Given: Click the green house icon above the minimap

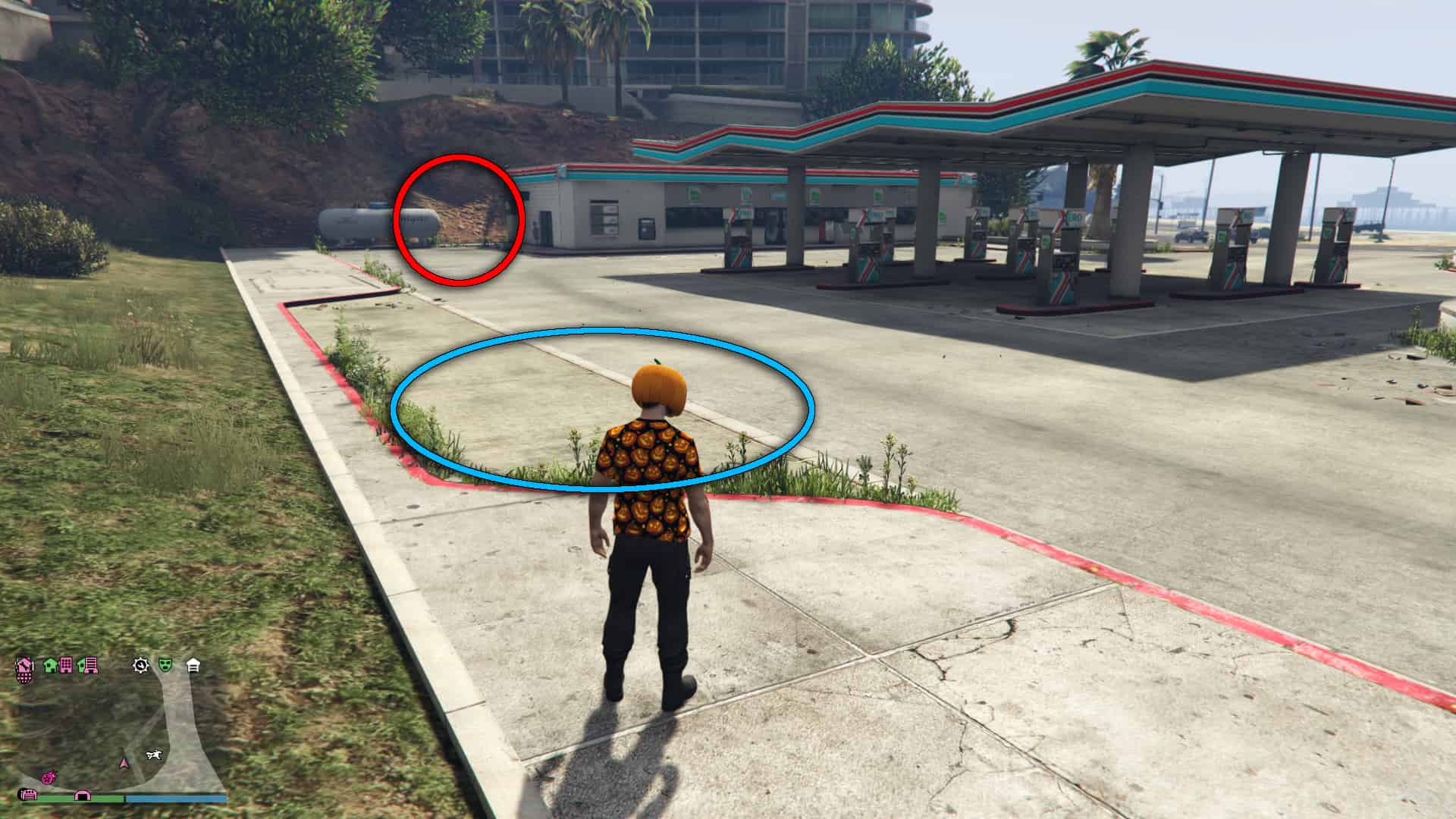Looking at the screenshot, I should (x=49, y=665).
